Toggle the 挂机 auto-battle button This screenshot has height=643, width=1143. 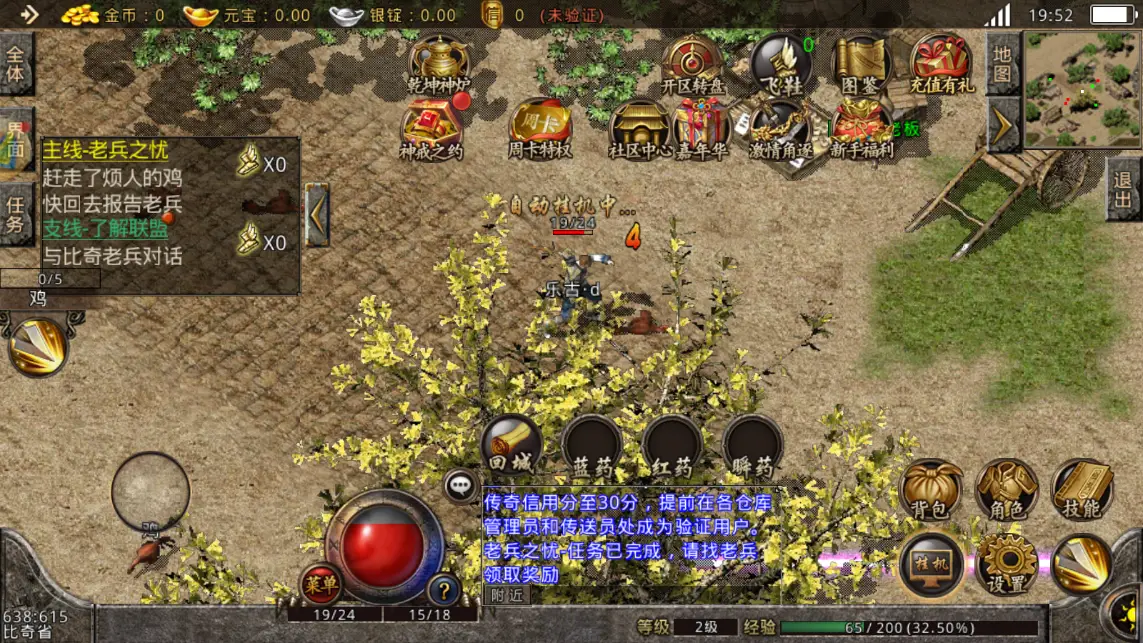point(931,564)
